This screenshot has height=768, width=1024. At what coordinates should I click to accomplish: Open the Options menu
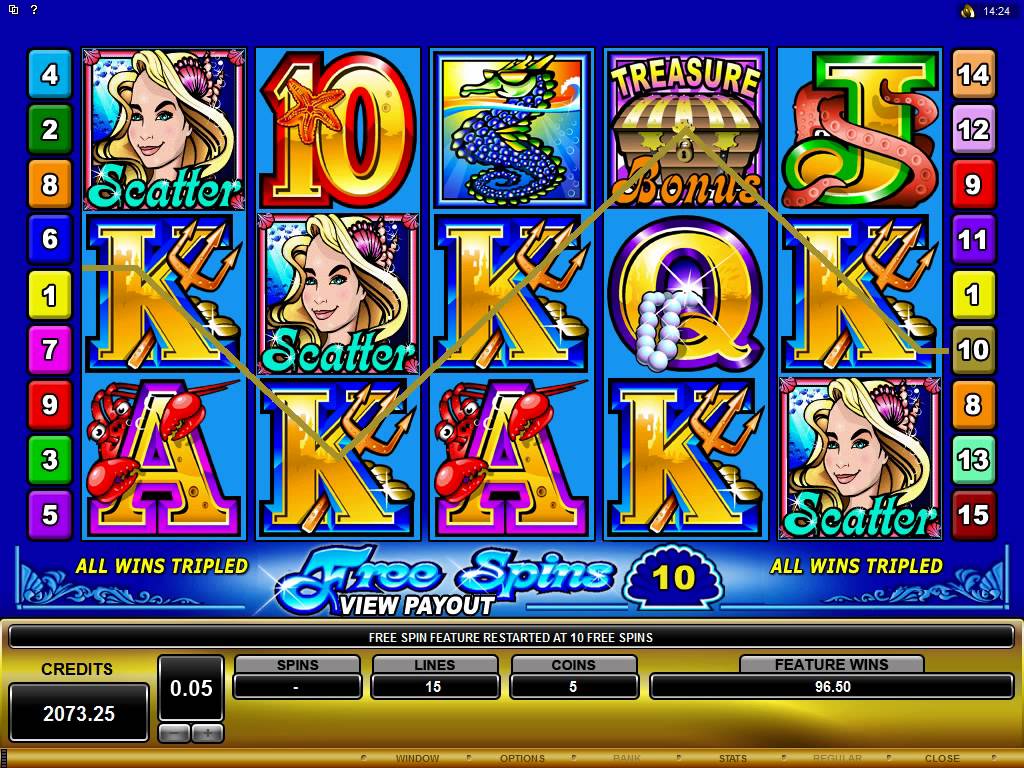coord(522,758)
